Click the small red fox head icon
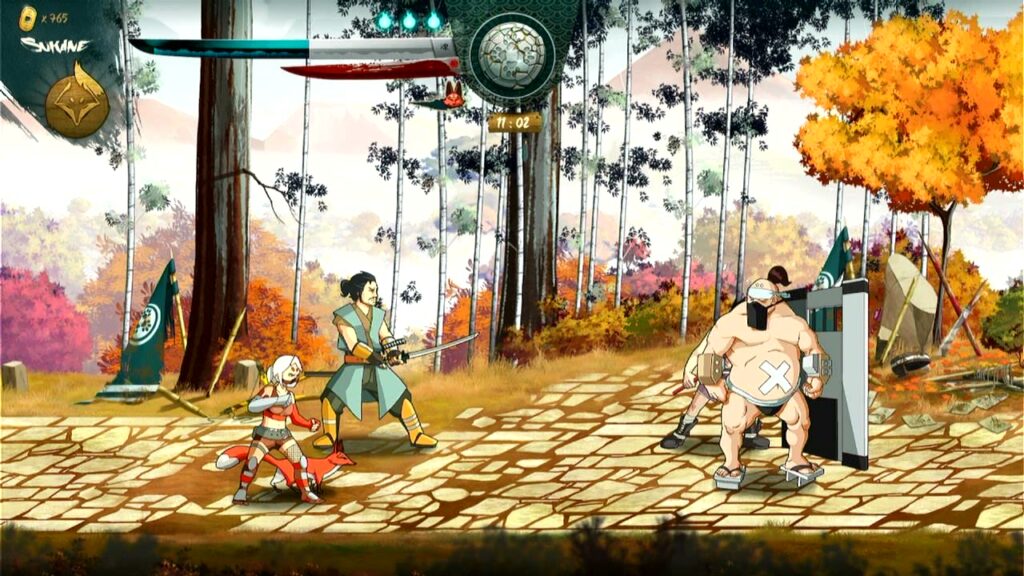Viewport: 1024px width, 576px height. [x=452, y=96]
